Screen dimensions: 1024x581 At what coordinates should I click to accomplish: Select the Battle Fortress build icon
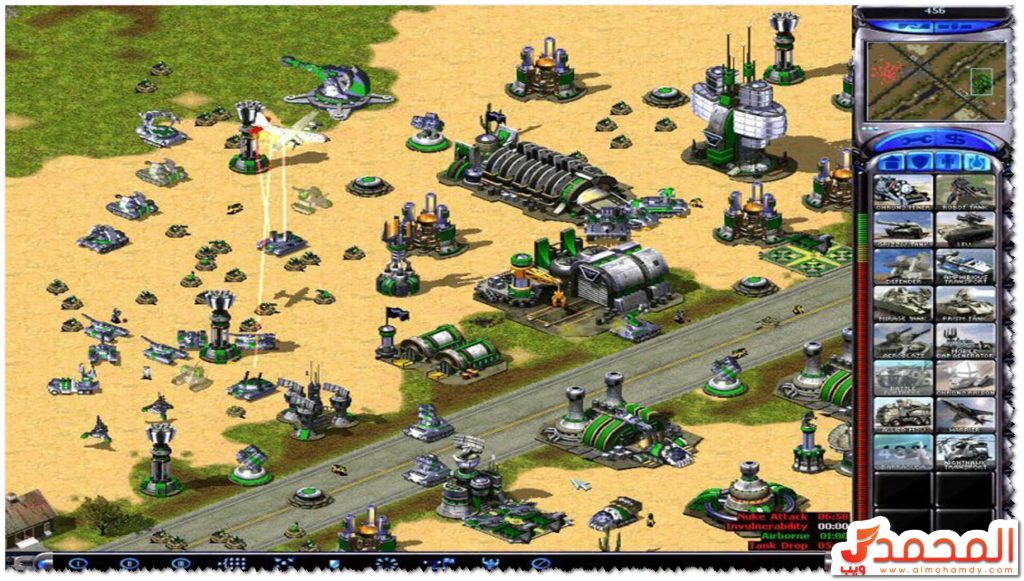click(903, 377)
